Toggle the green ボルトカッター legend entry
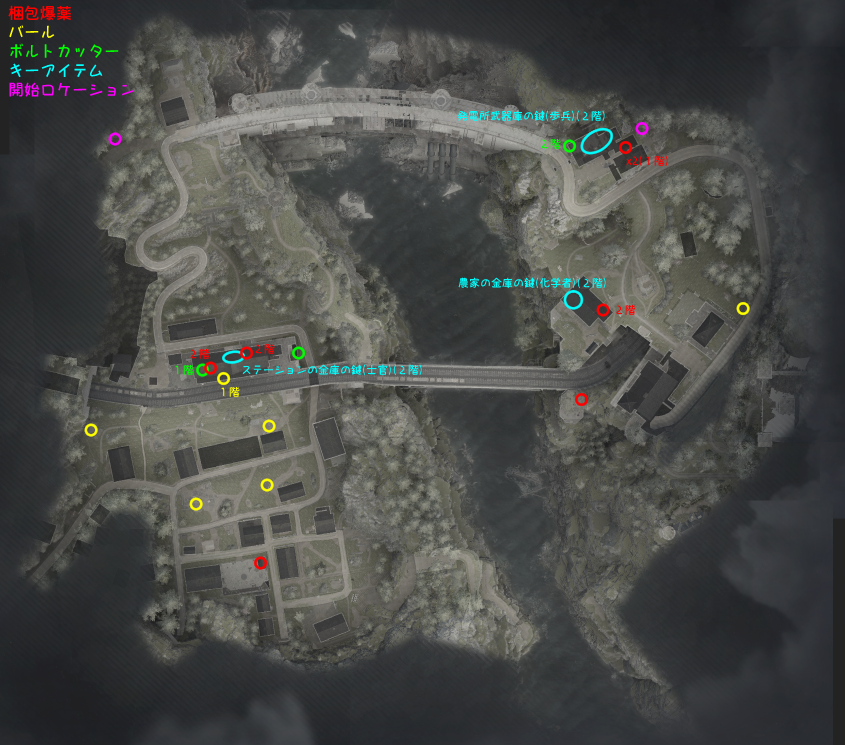 [x=64, y=51]
